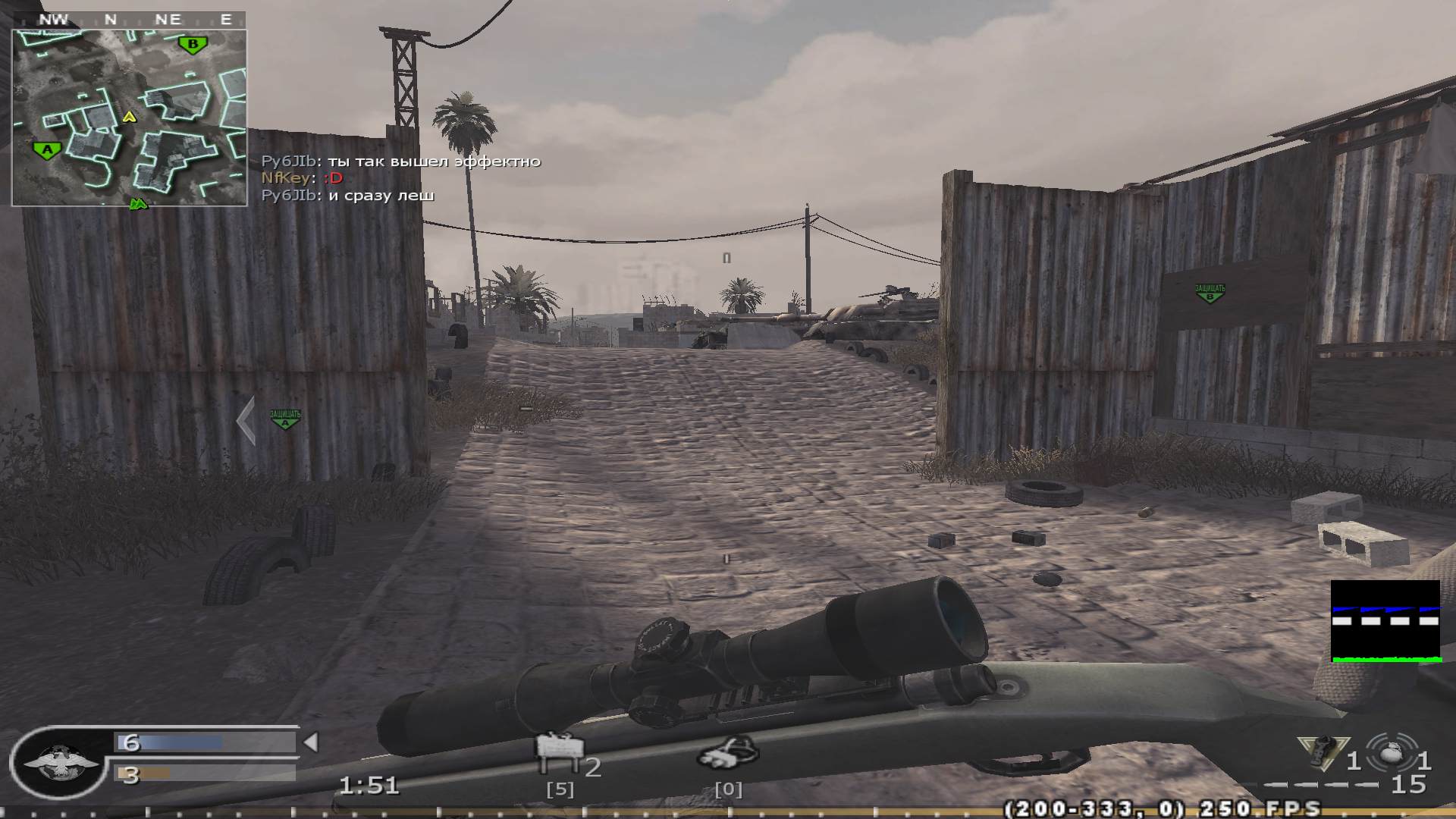Viewport: 1456px width, 819px height.
Task: Select objective B marker on the minimap
Action: pos(193,45)
